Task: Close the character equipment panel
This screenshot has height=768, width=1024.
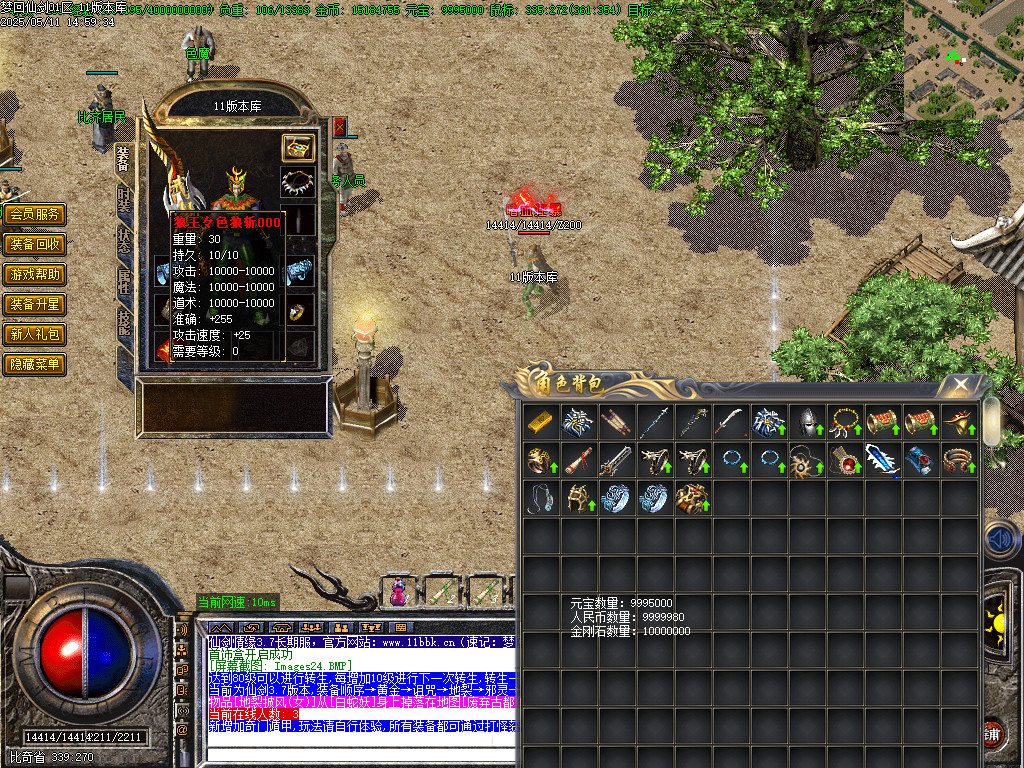Action: click(x=340, y=127)
